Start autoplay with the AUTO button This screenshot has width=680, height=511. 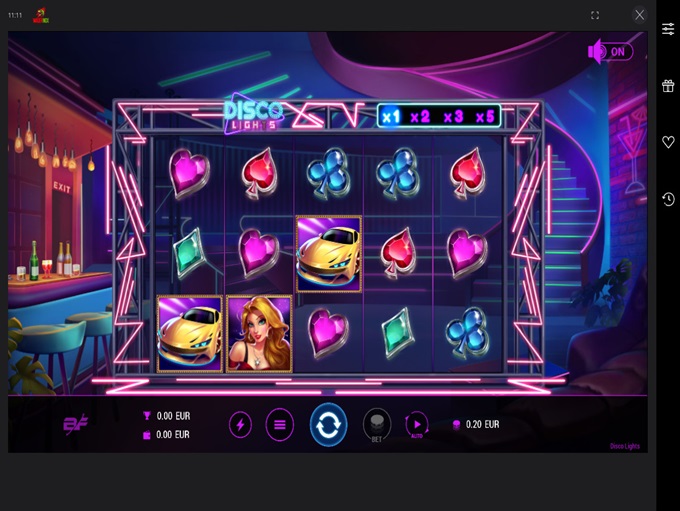[416, 424]
